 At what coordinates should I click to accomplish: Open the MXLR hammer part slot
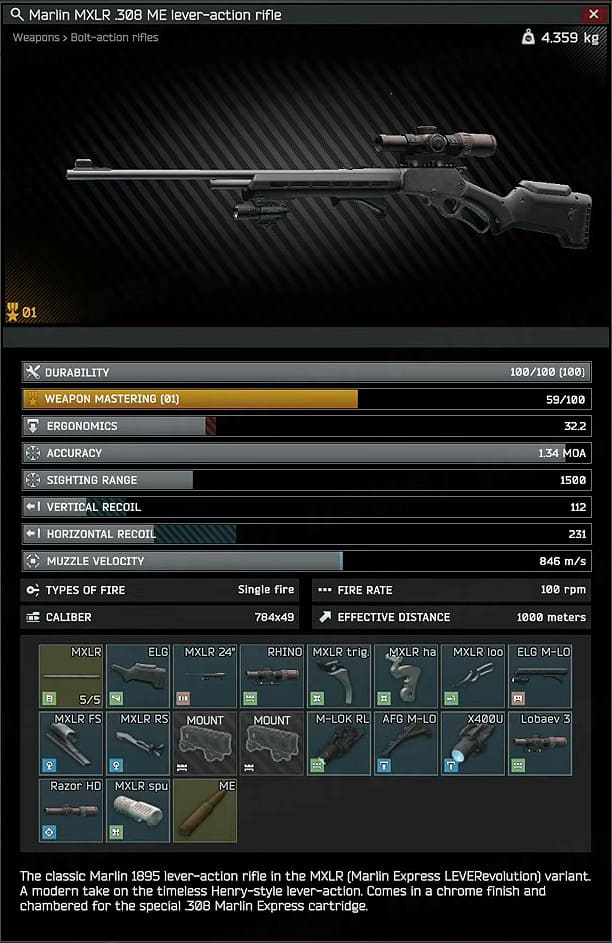click(x=406, y=676)
